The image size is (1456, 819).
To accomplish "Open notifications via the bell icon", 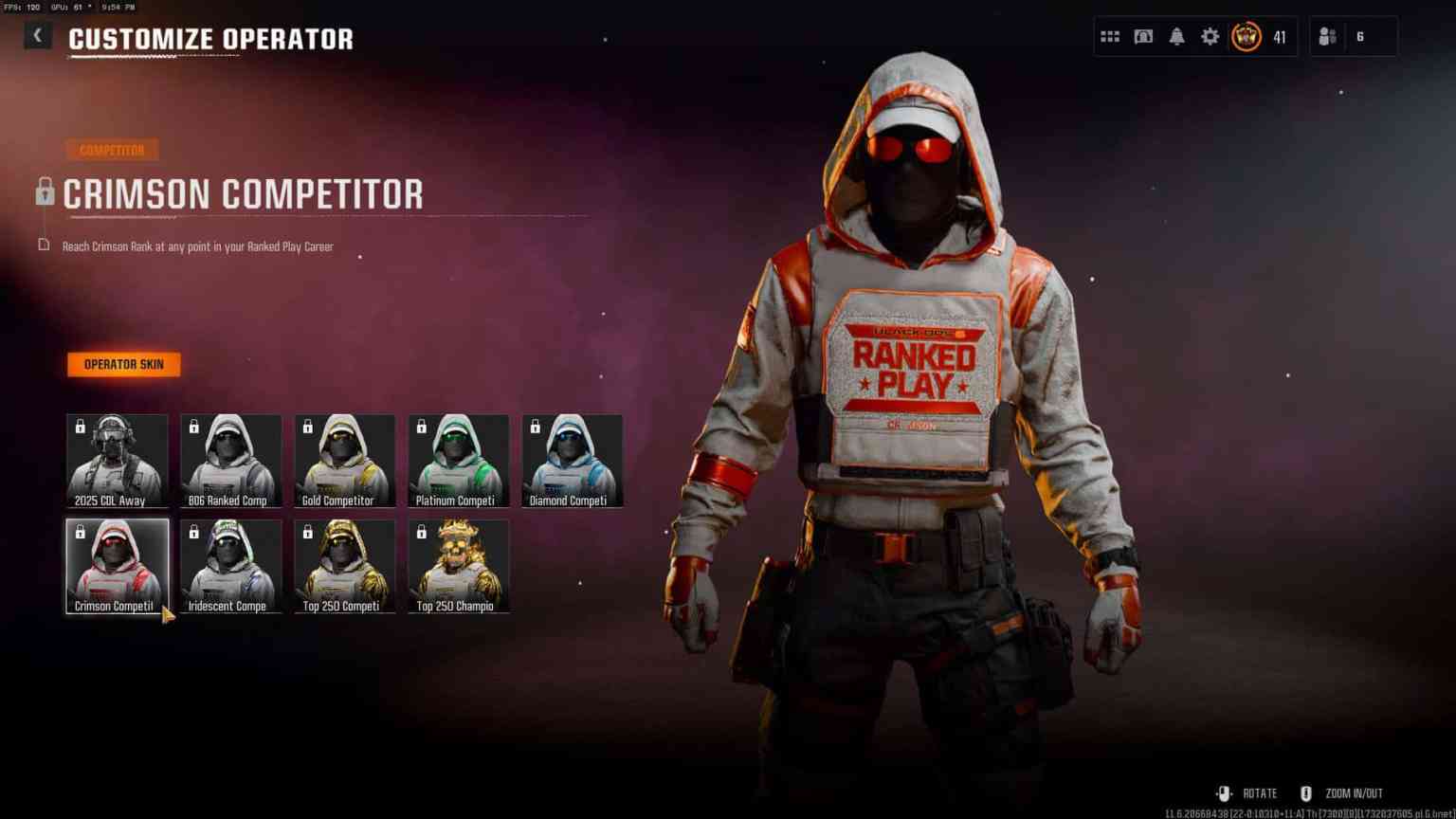I will [x=1176, y=36].
